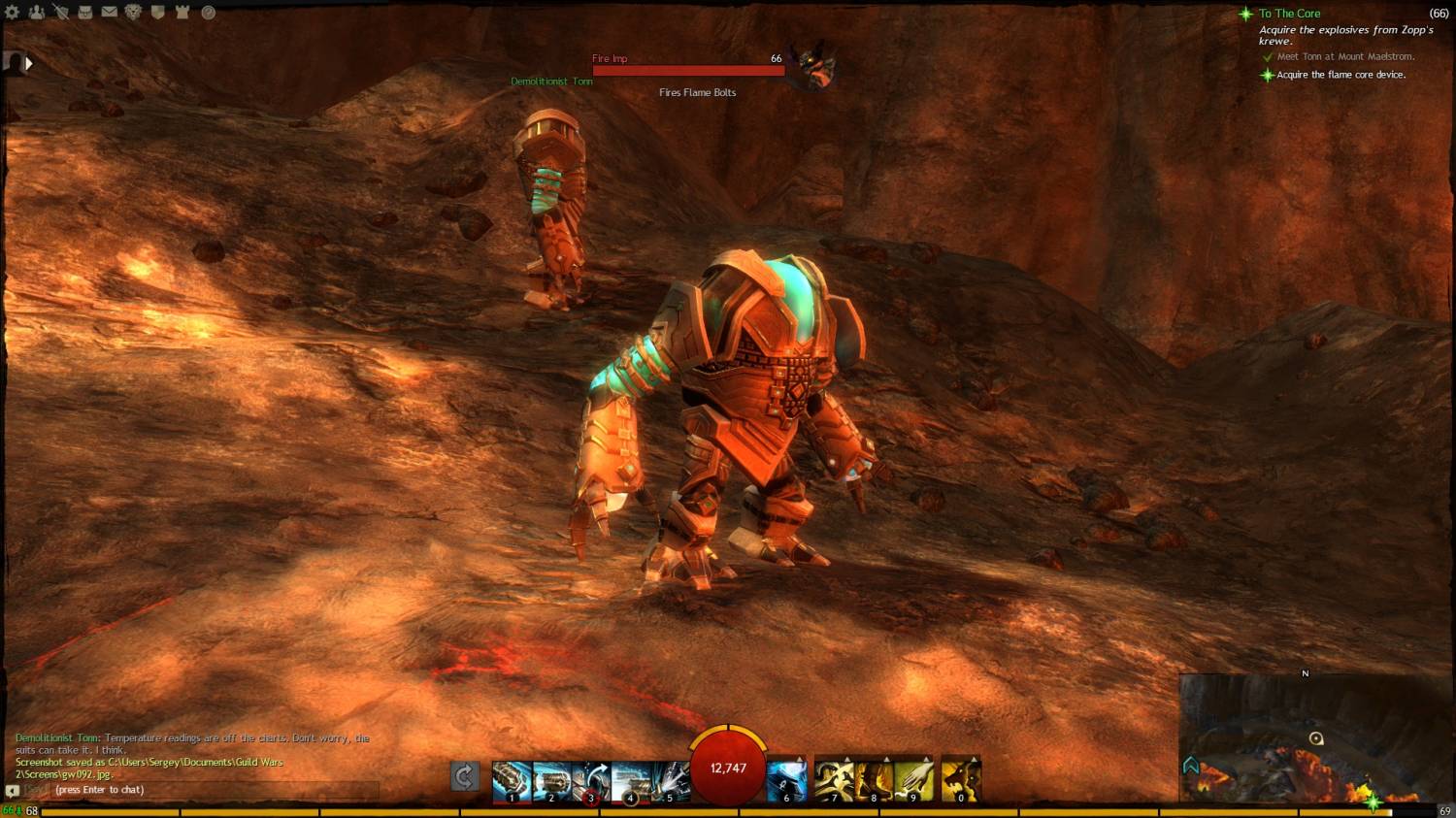Image resolution: width=1456 pixels, height=818 pixels.
Task: Open the hero panel sword-and-shield icon
Action: click(x=61, y=13)
